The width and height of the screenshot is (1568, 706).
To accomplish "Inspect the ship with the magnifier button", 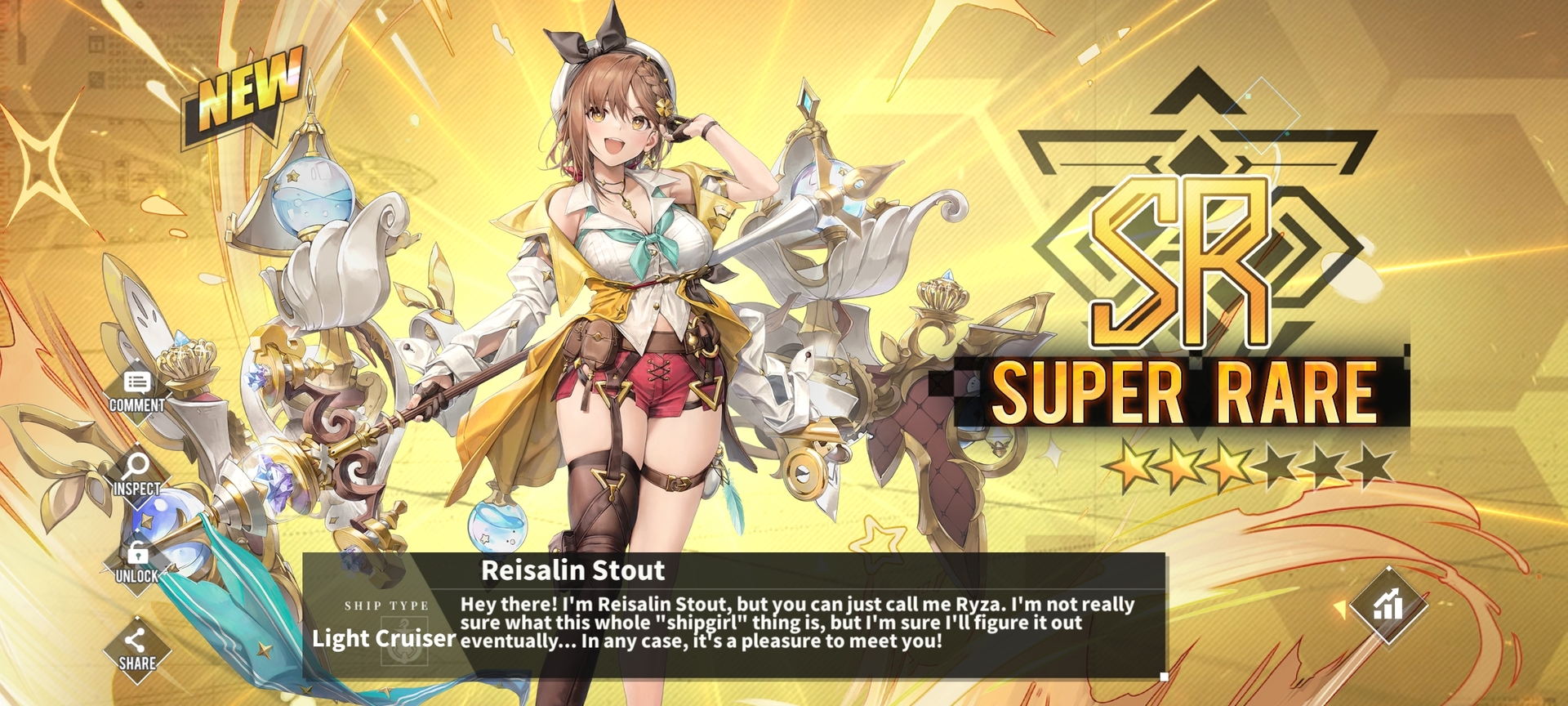I will click(136, 474).
